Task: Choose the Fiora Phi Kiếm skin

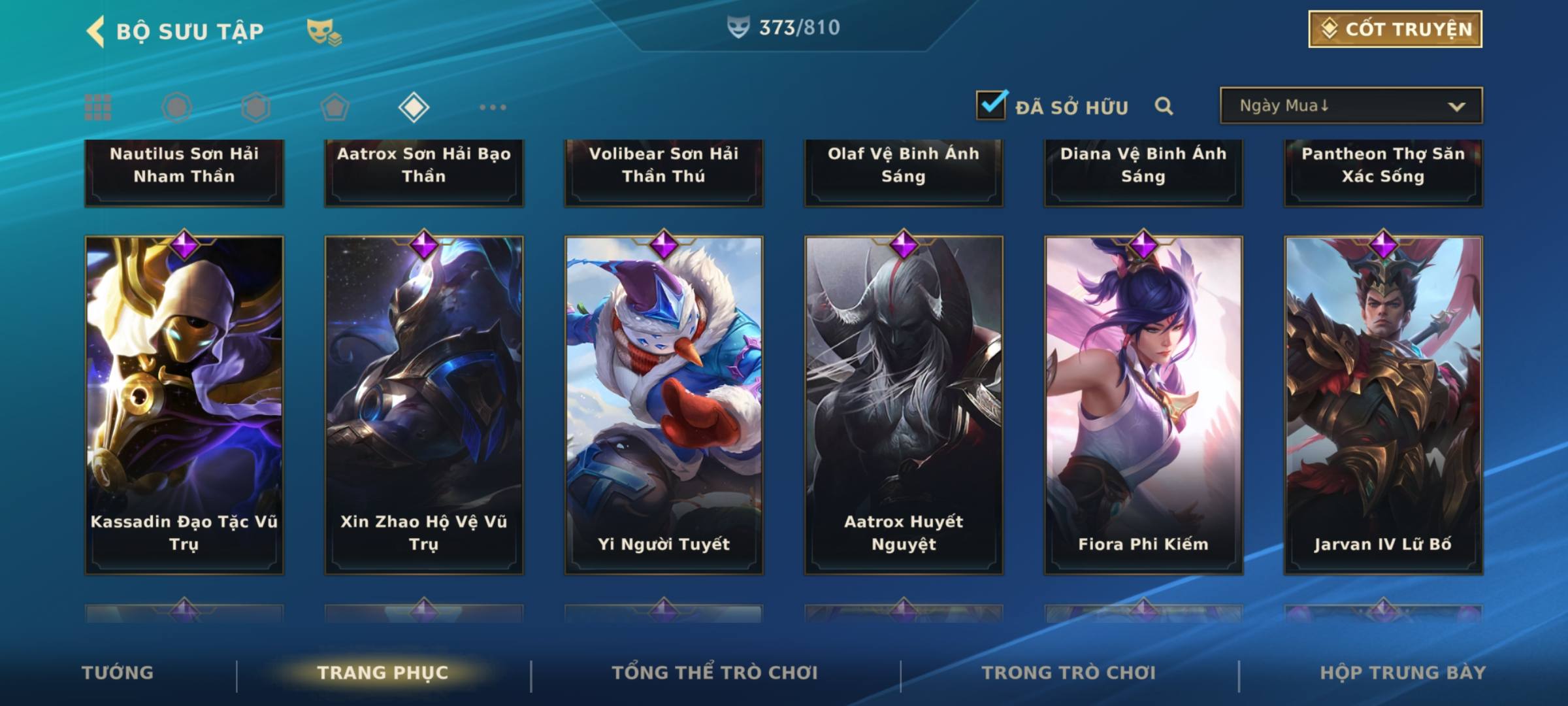Action: click(1143, 405)
